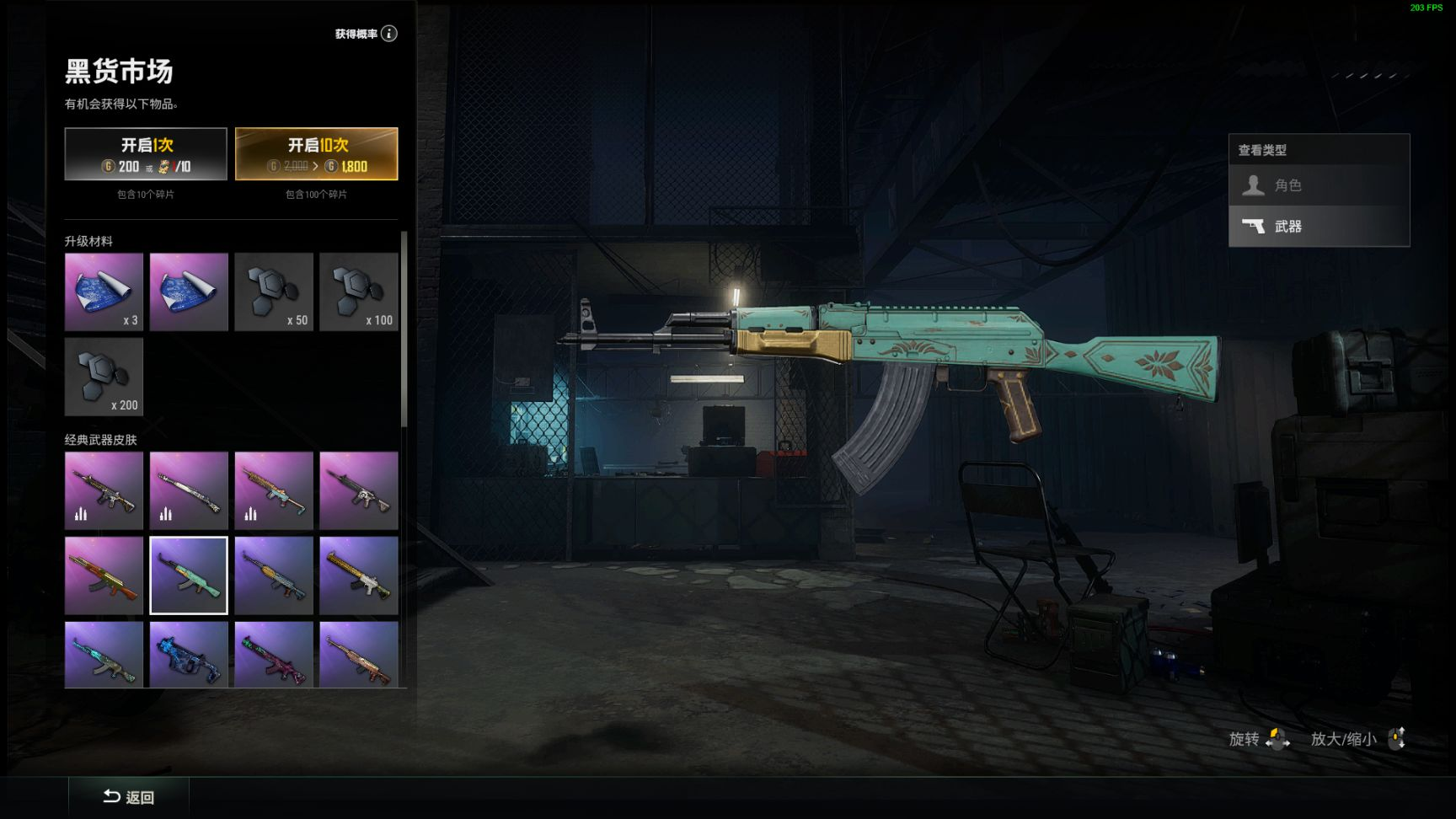This screenshot has width=1456, height=819.
Task: Go back with the 返回 button
Action: [129, 797]
